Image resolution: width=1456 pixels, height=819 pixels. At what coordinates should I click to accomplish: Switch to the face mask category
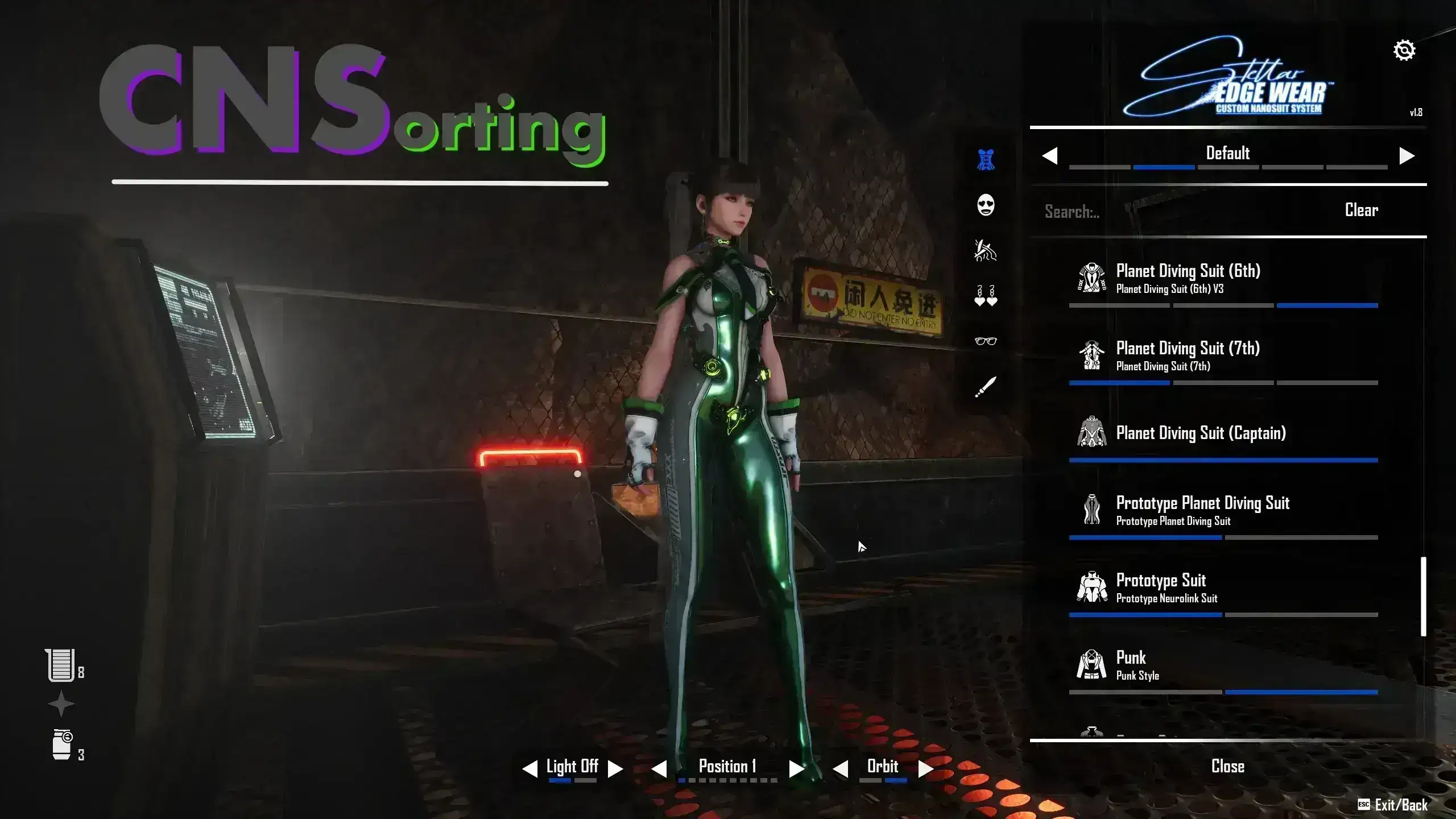coord(986,205)
